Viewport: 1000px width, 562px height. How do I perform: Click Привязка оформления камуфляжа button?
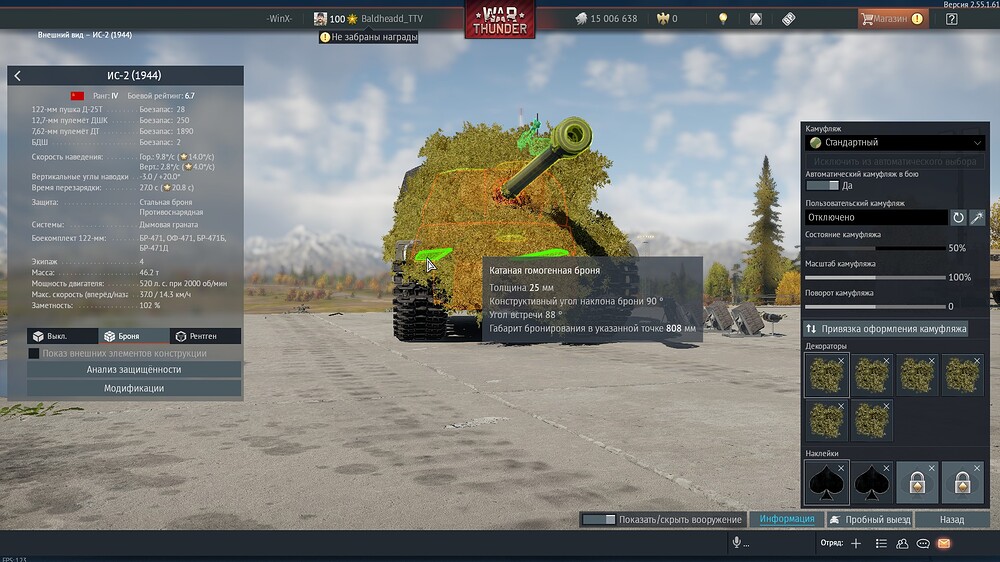click(886, 329)
